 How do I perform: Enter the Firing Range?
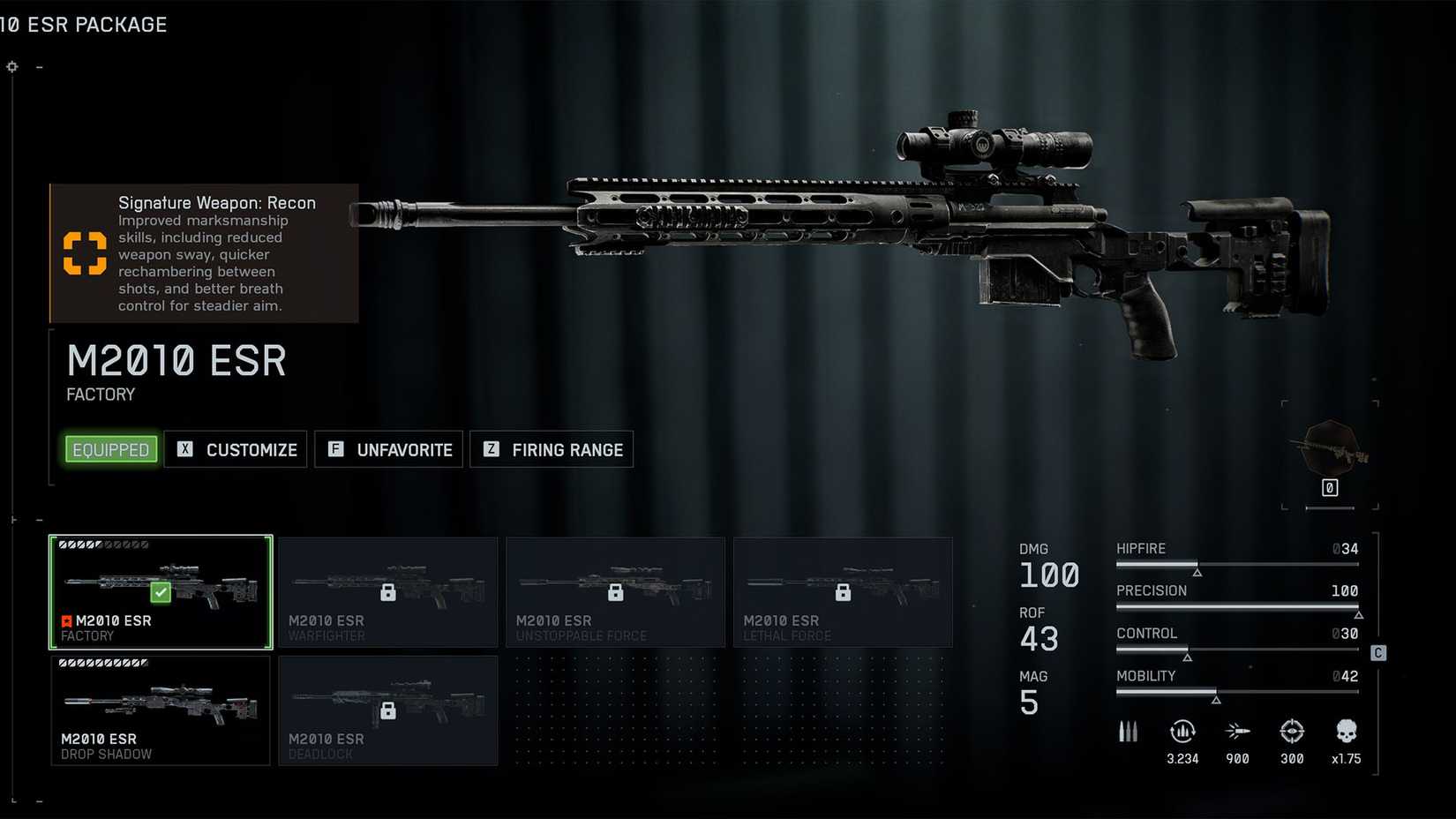(552, 449)
